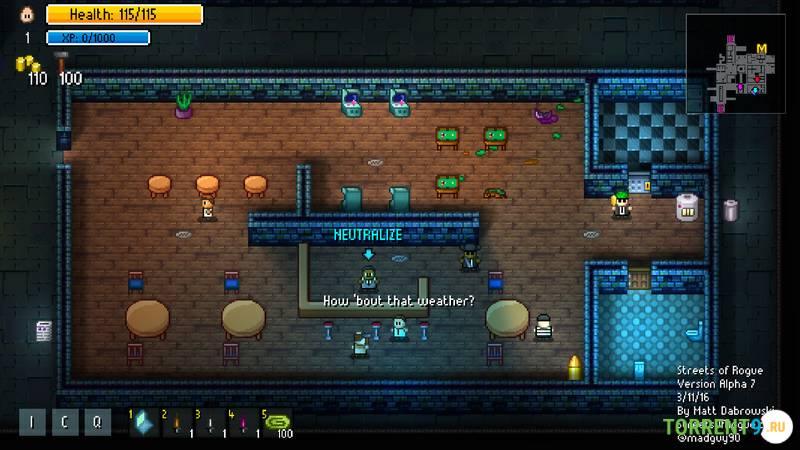Select the pink item in hotbar slot 4
Viewport: 800px width, 450px height.
pyautogui.click(x=243, y=423)
